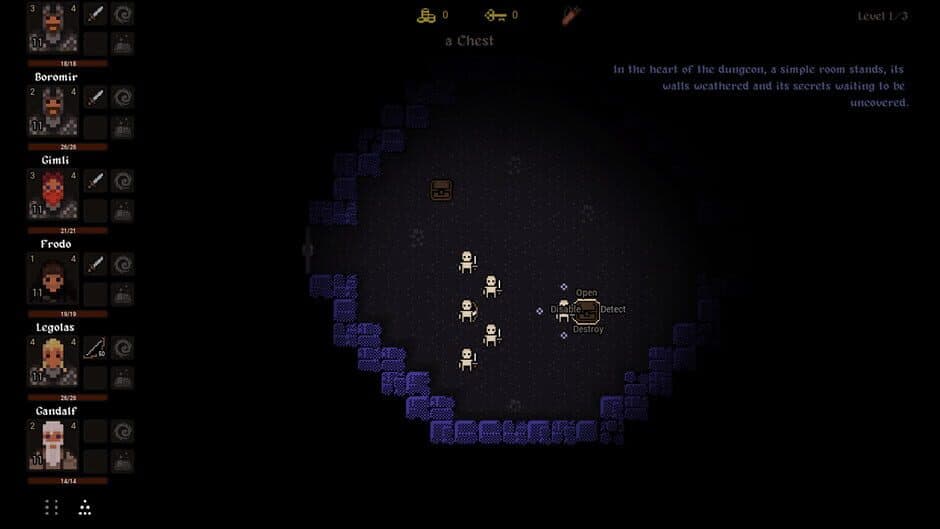The height and width of the screenshot is (529, 940).
Task: Choose Open on the chest menu
Action: pyautogui.click(x=586, y=293)
